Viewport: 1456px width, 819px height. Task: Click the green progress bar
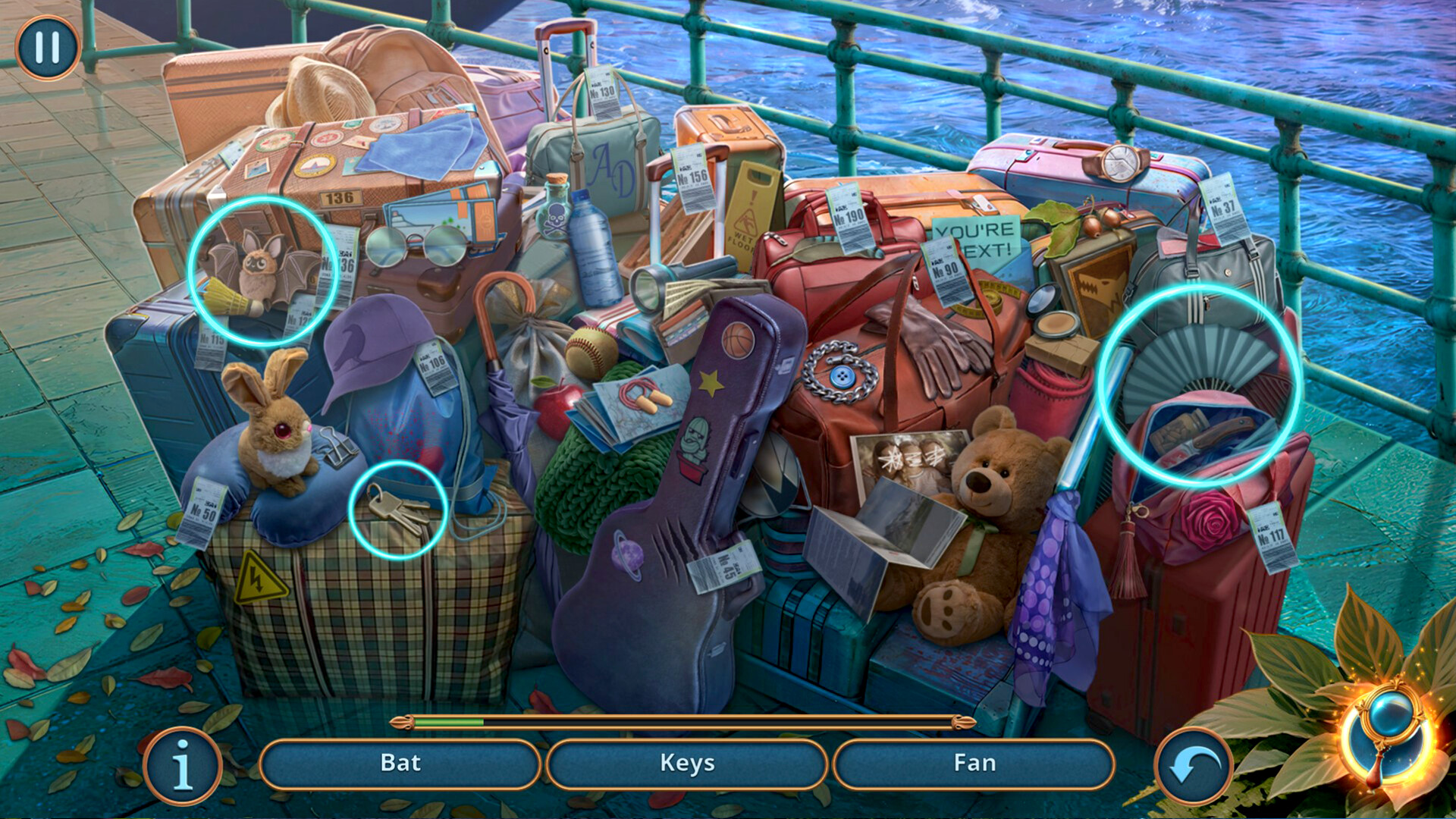[x=447, y=723]
